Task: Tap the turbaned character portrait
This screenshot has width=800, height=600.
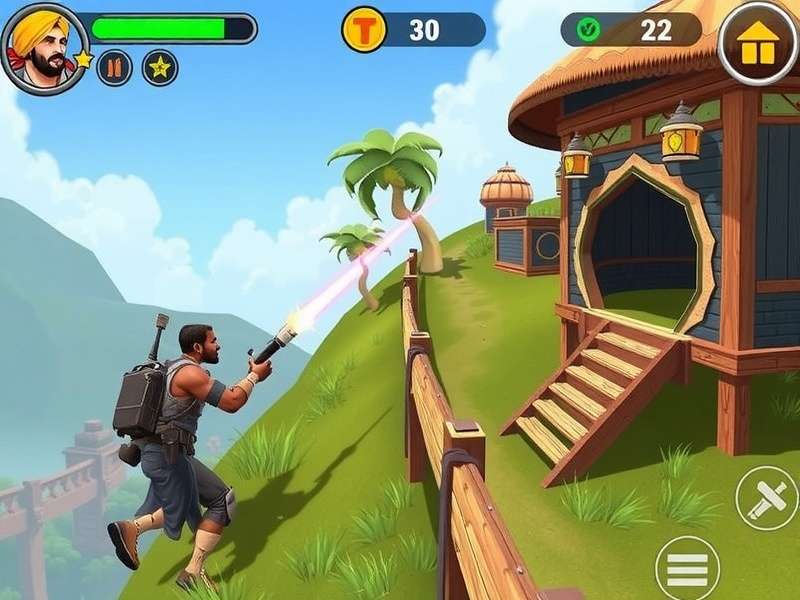Action: (40, 47)
